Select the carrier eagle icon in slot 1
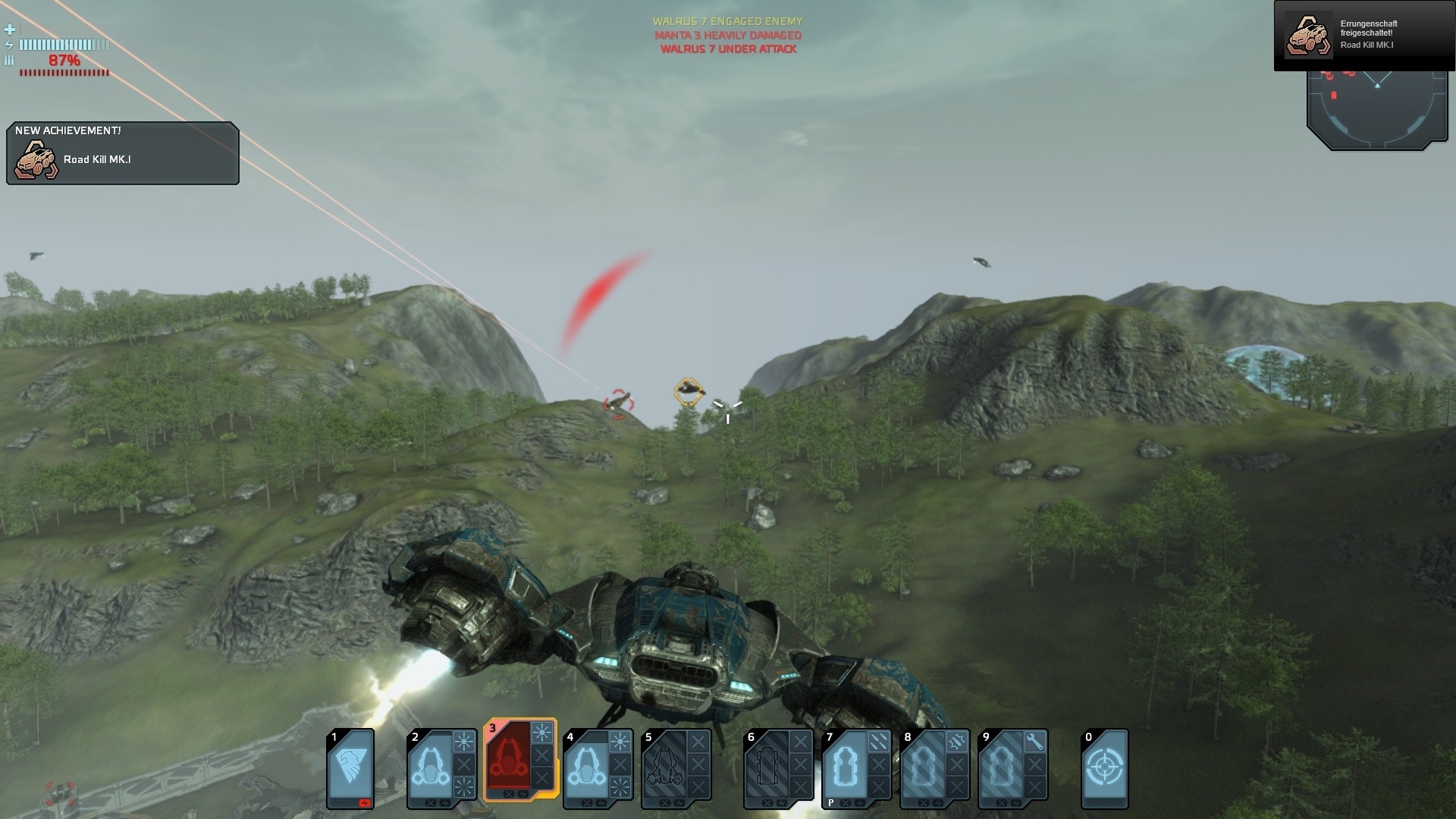The height and width of the screenshot is (819, 1456). [350, 766]
